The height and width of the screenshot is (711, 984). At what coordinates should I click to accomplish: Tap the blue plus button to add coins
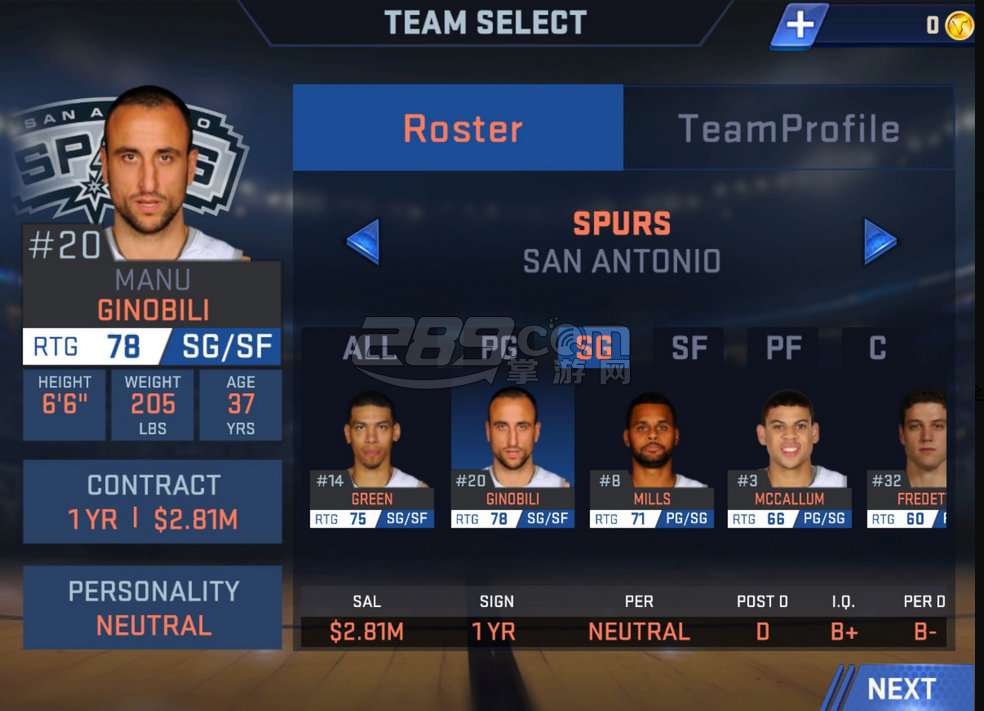[x=799, y=26]
